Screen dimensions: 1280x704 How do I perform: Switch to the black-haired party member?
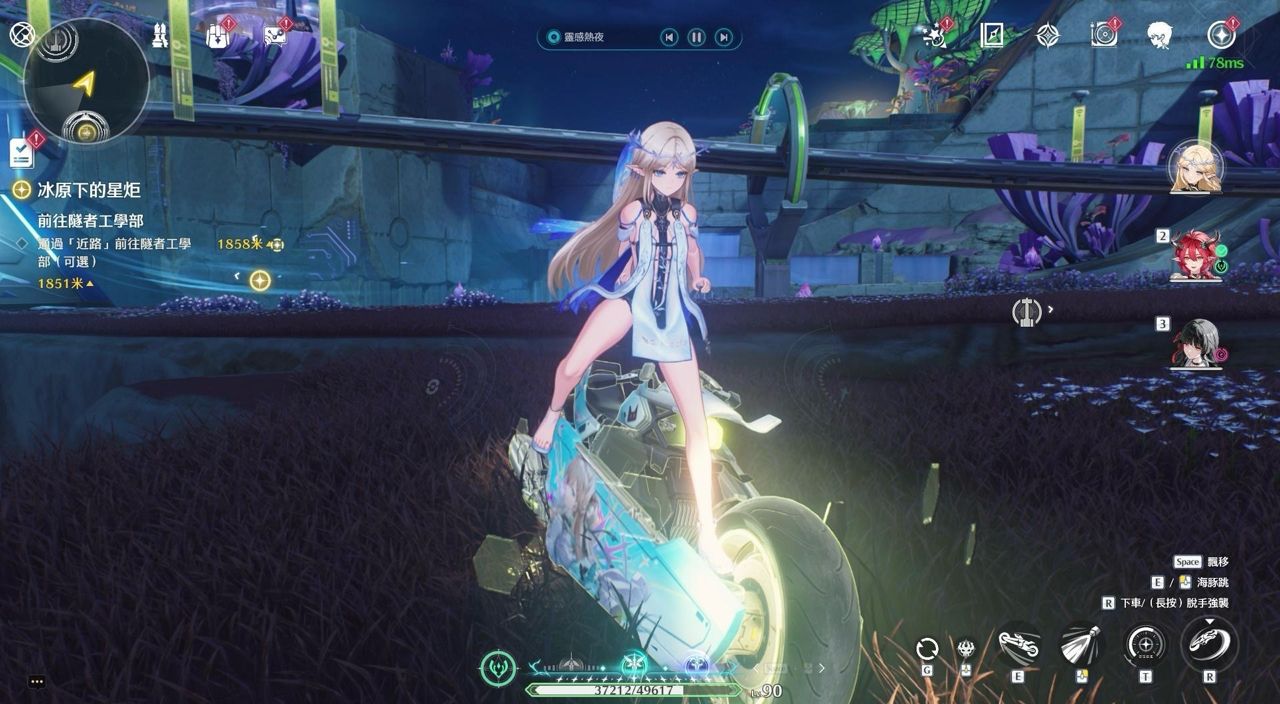click(1195, 343)
